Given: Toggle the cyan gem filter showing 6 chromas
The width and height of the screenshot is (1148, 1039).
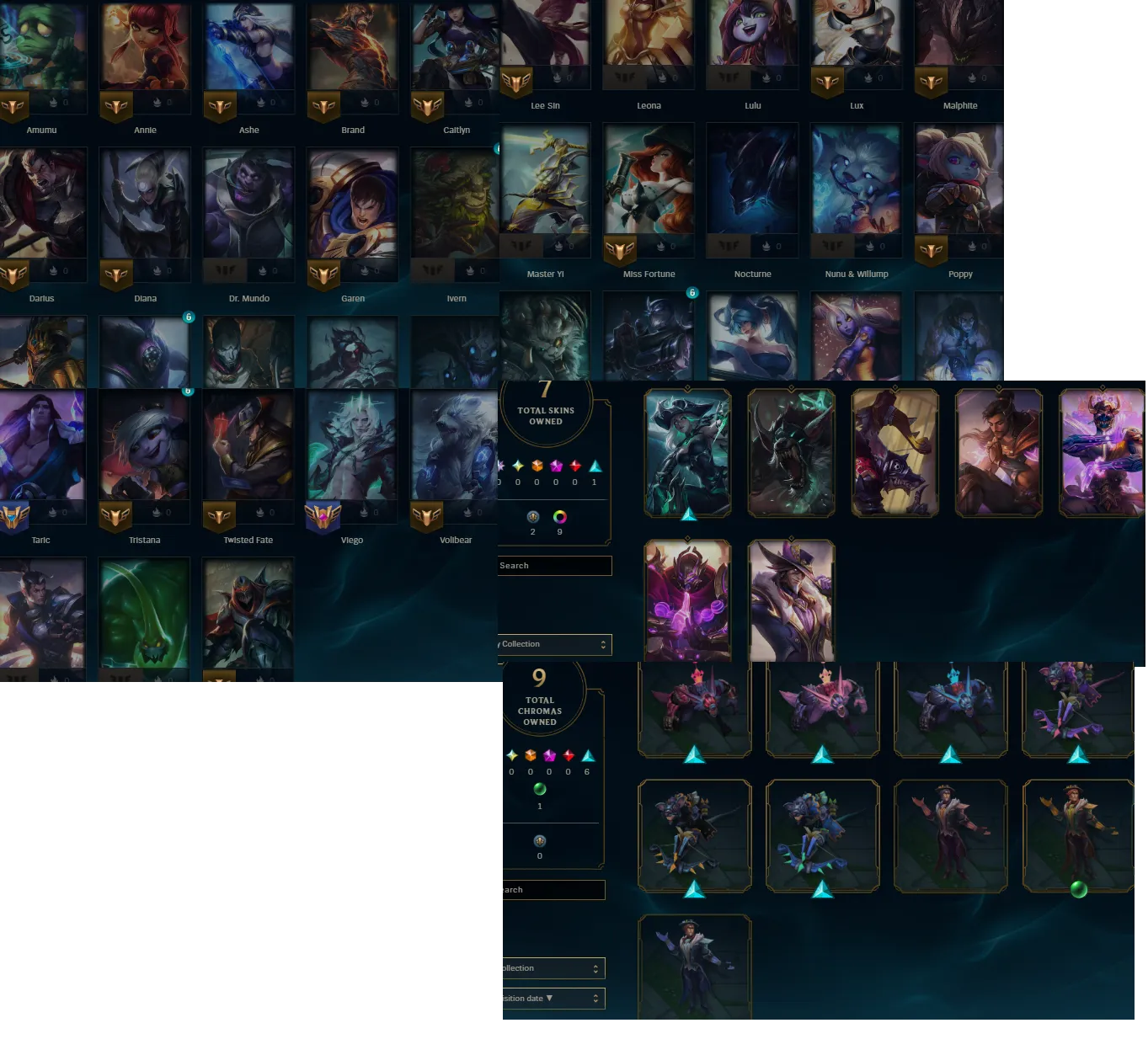Looking at the screenshot, I should pyautogui.click(x=588, y=756).
